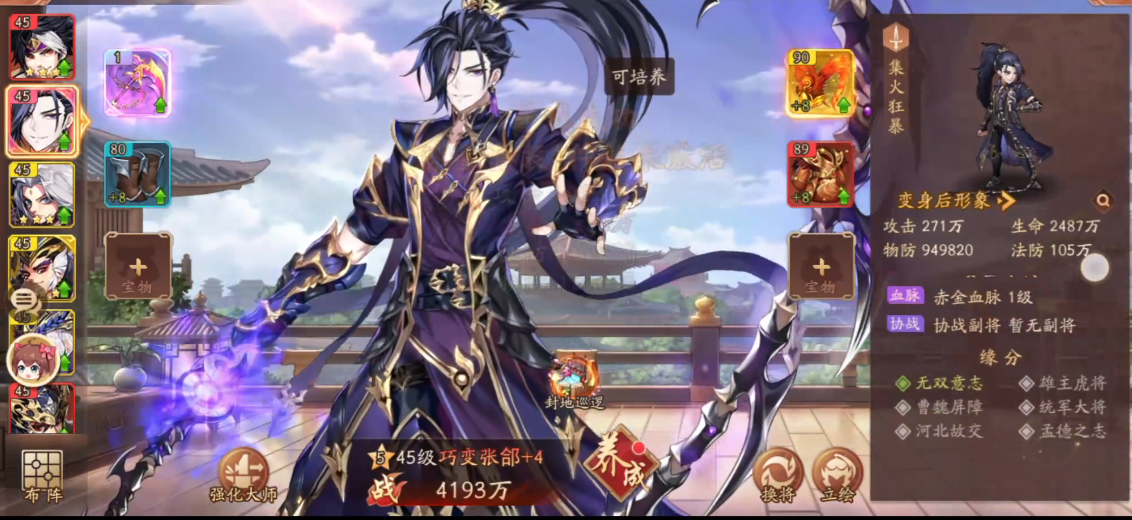This screenshot has height=520, width=1132.
Task: Choose the masked-face hero portrait
Action: pos(42,268)
